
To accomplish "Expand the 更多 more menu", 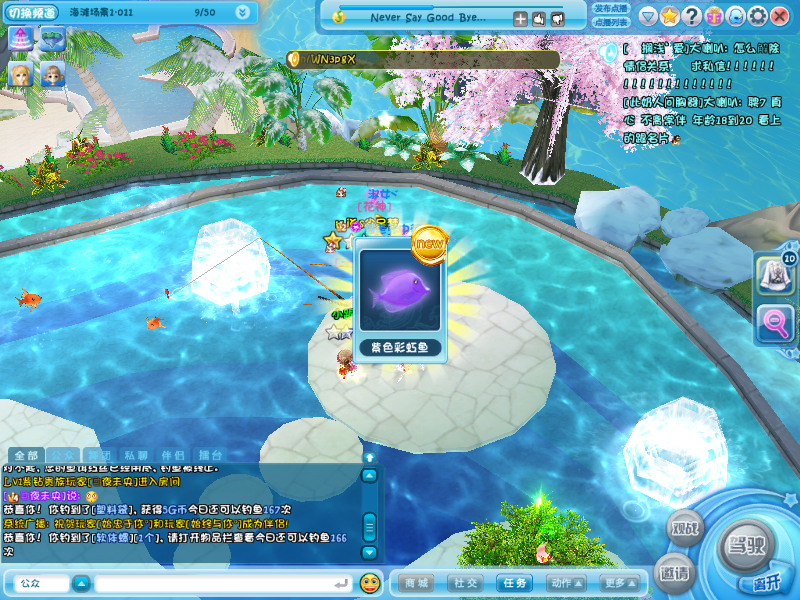I will coord(617,583).
